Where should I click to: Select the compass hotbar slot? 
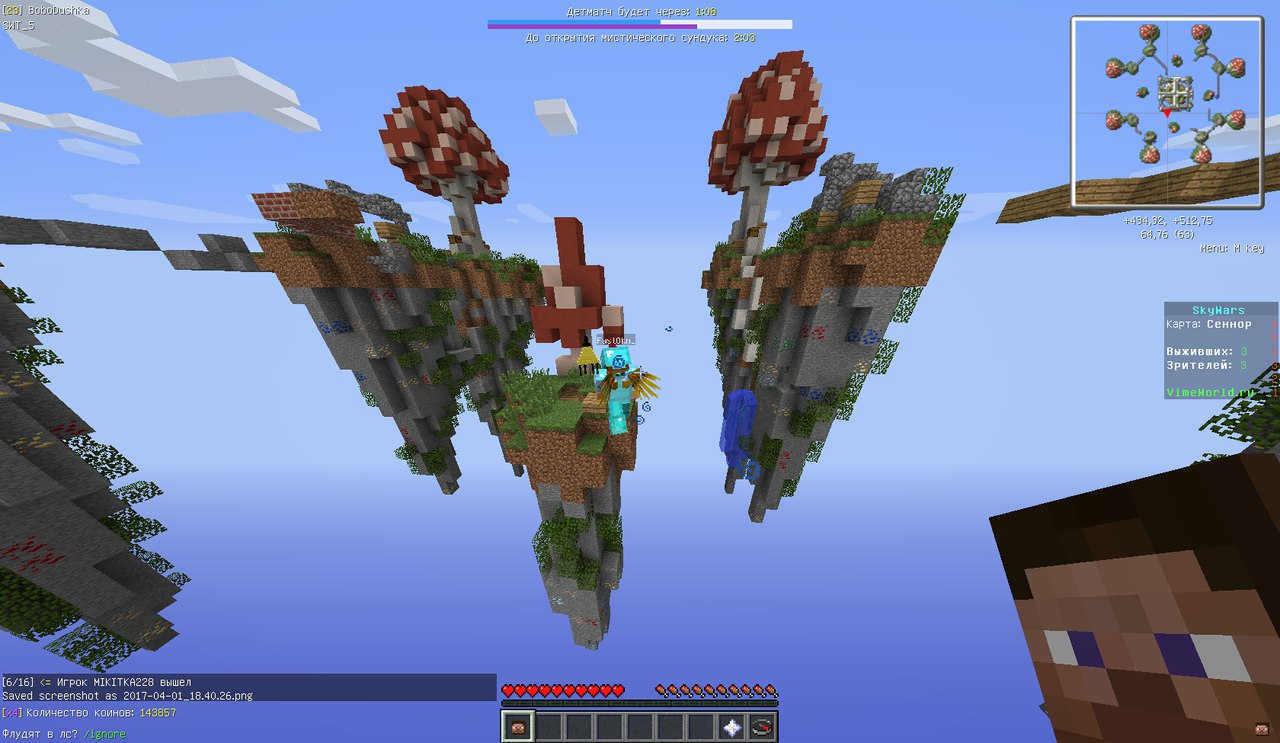[x=762, y=727]
